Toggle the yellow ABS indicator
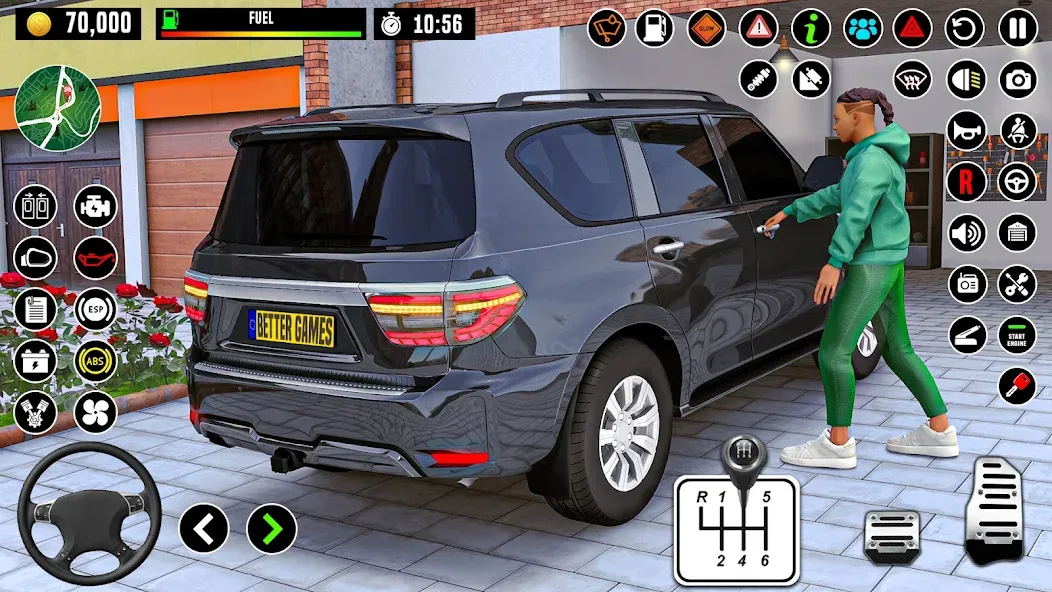This screenshot has width=1052, height=592. point(96,361)
